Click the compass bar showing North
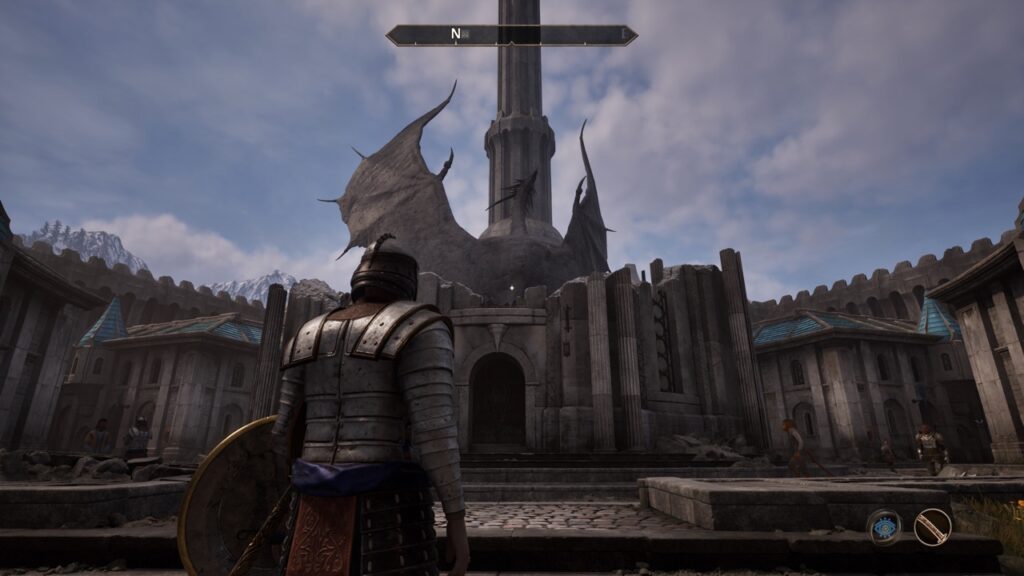Screen dimensions: 1024x576 coord(511,35)
